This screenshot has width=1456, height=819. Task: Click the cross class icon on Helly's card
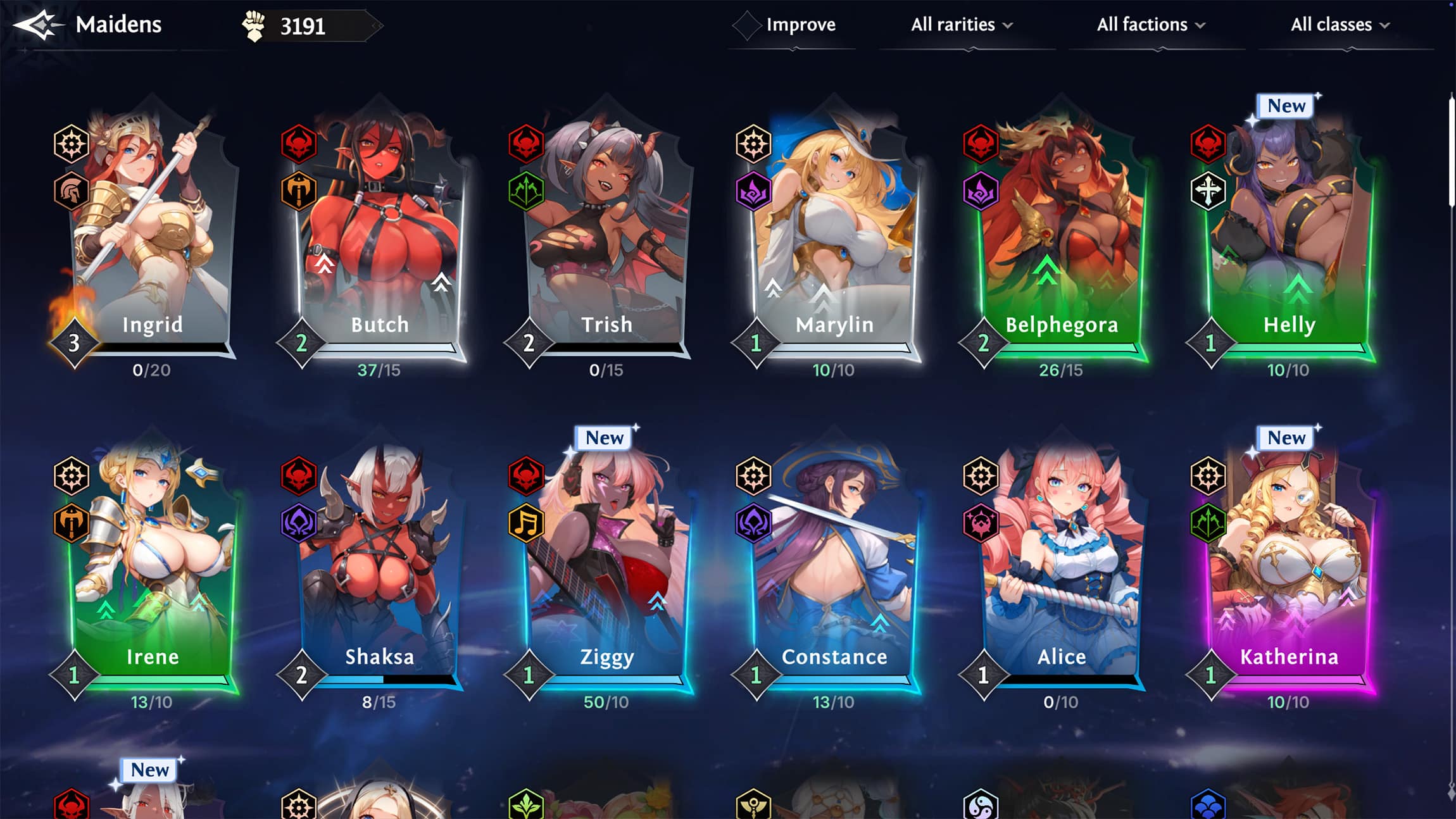[1208, 190]
